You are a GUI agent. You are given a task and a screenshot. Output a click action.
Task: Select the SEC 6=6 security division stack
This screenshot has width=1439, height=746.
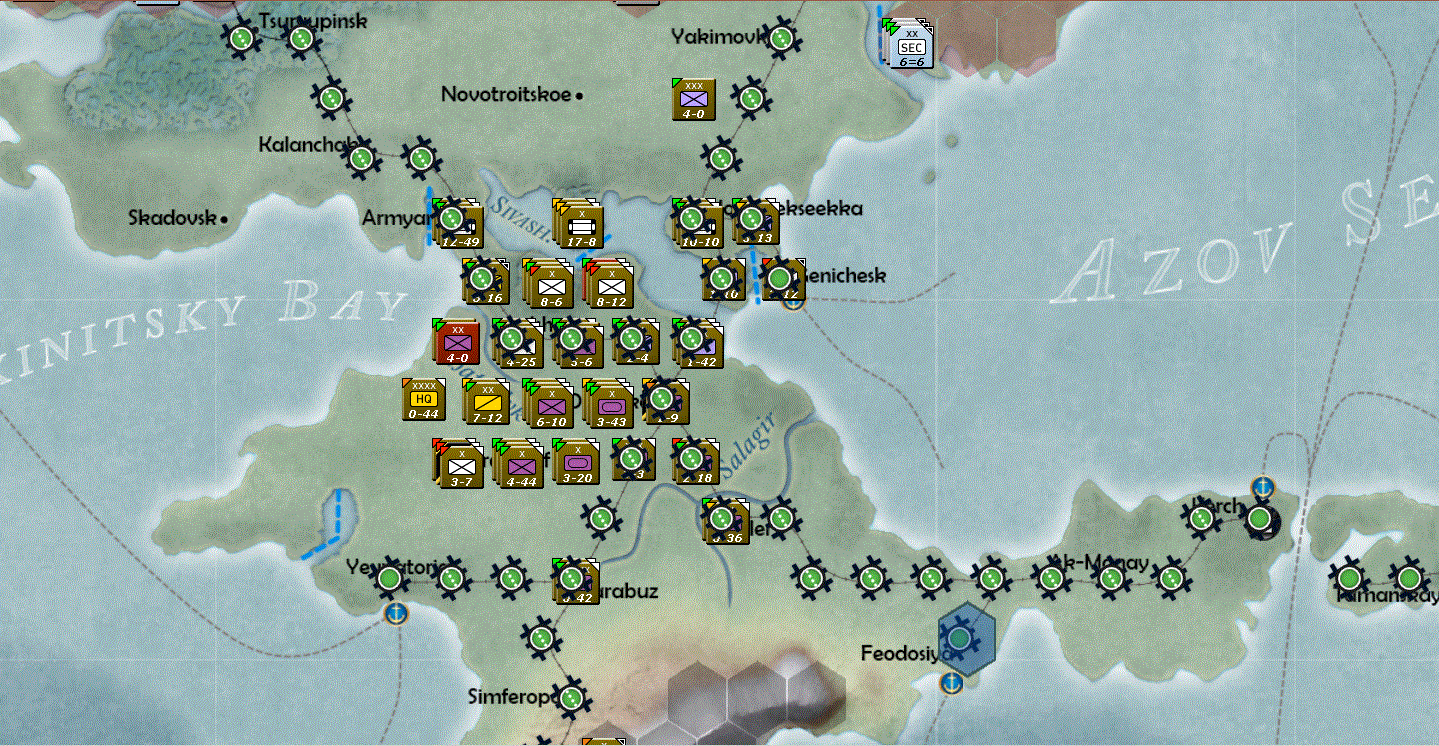(908, 42)
